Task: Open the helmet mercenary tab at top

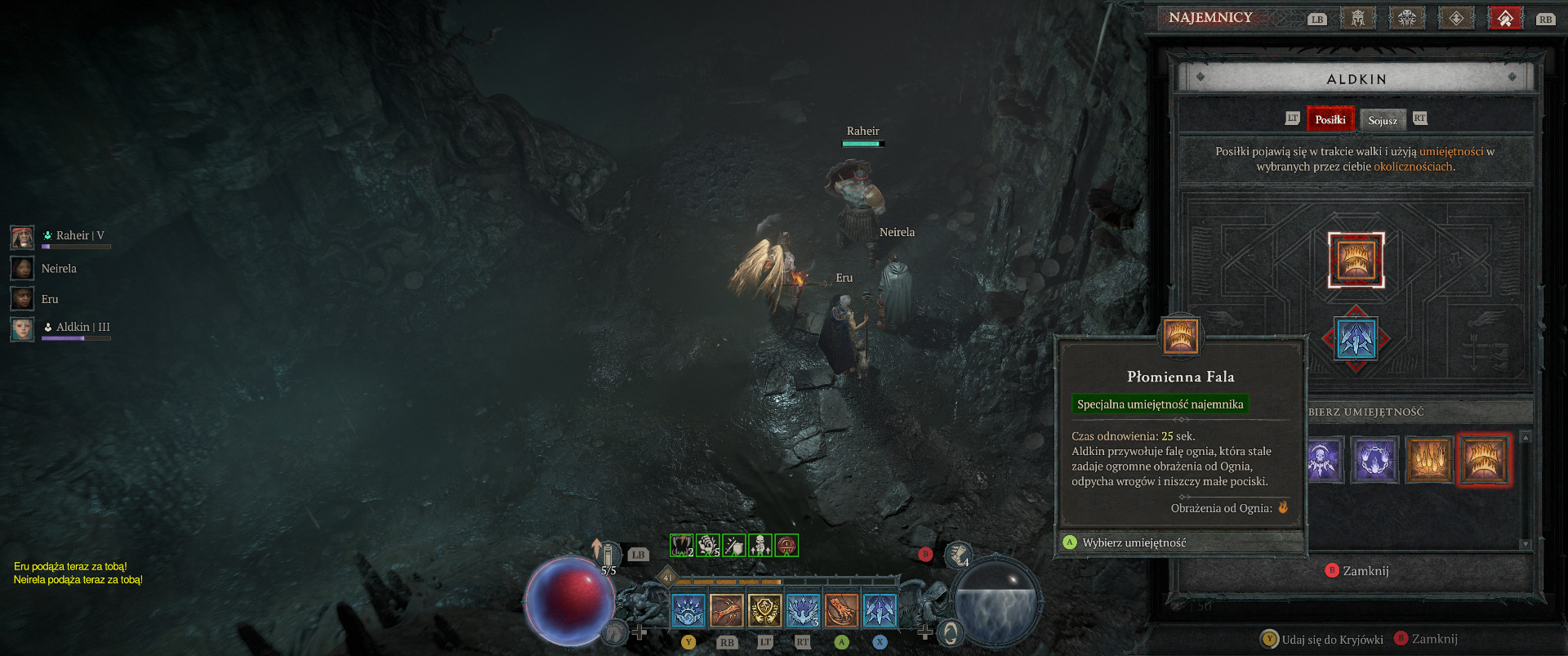Action: pos(1358,18)
